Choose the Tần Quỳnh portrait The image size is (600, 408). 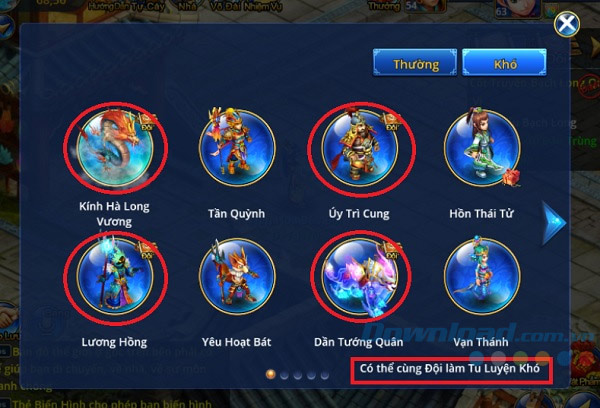coord(236,148)
